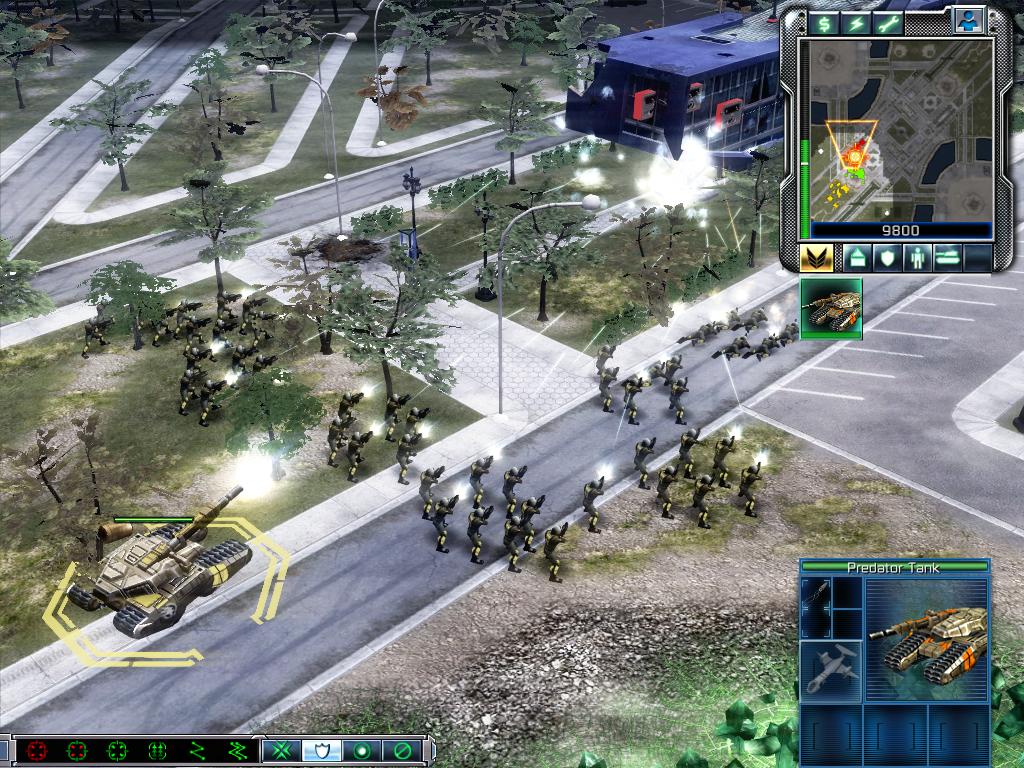Choose the infantry production tab
The width and height of the screenshot is (1024, 768).
(916, 258)
